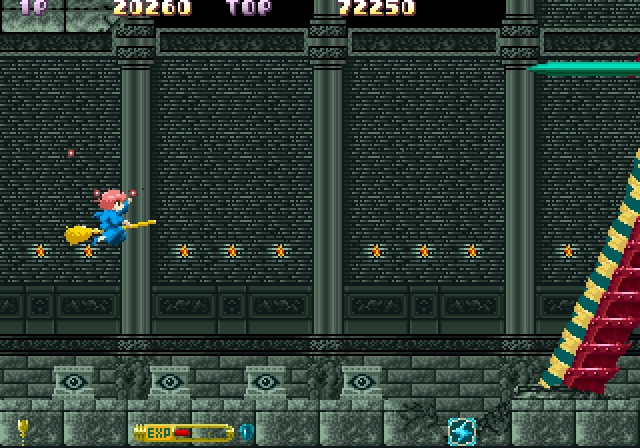The height and width of the screenshot is (448, 640).
Task: Click the yellow lives remaining icon
Action: 21,432
